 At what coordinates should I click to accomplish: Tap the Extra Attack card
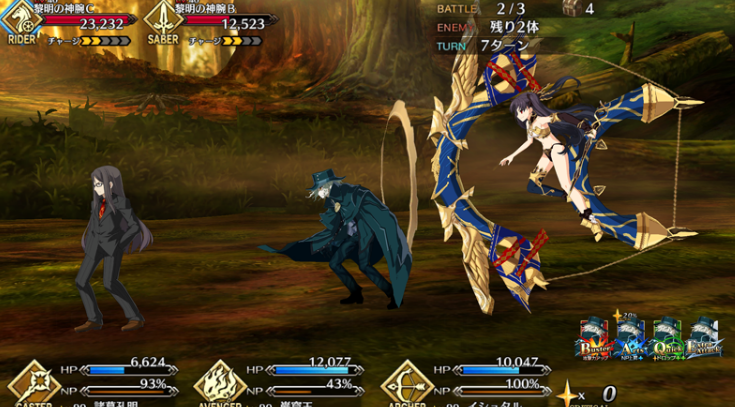[704, 340]
